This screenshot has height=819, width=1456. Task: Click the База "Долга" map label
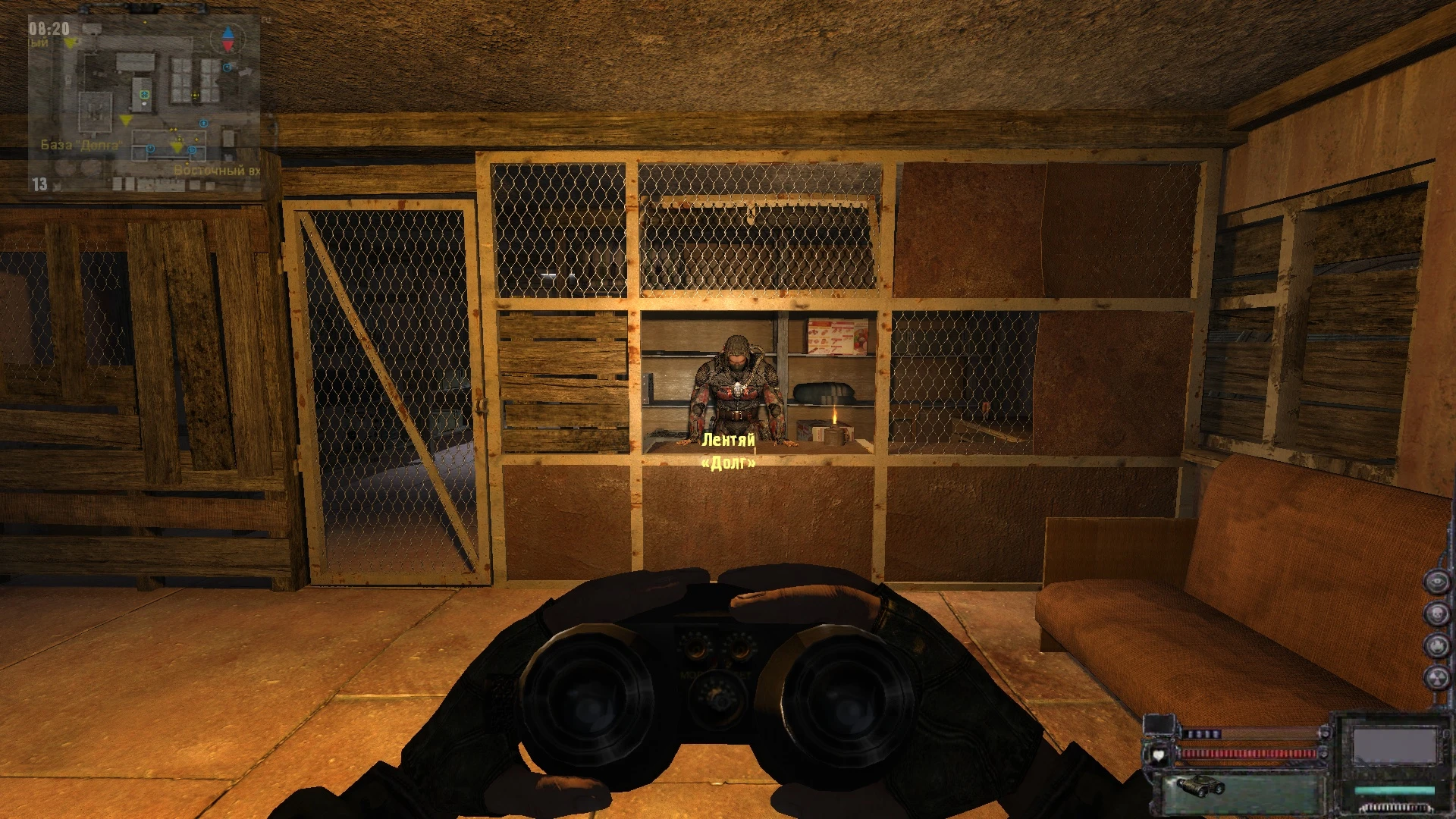pos(81,143)
